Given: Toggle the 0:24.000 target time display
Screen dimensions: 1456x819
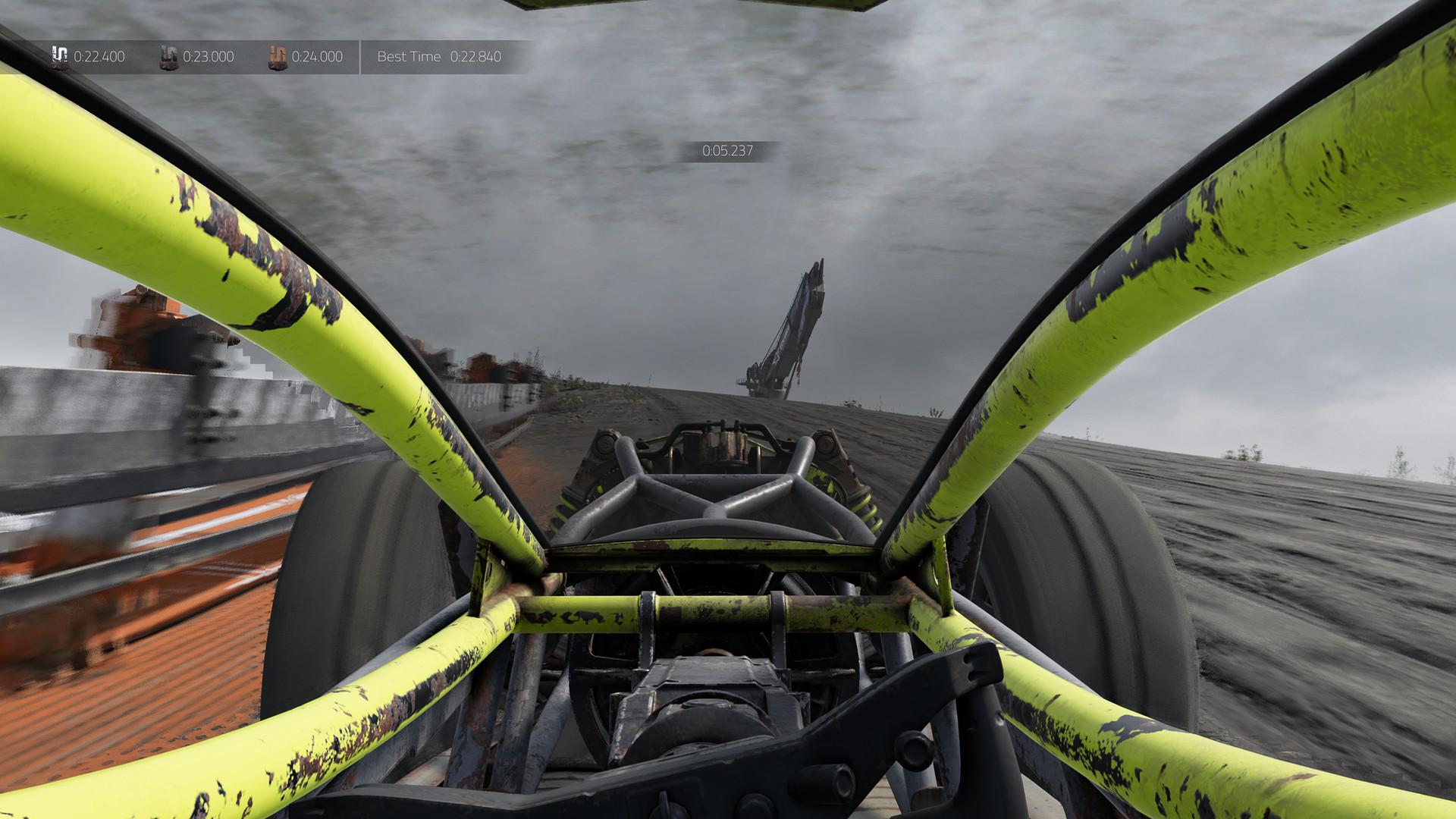Looking at the screenshot, I should [x=316, y=56].
